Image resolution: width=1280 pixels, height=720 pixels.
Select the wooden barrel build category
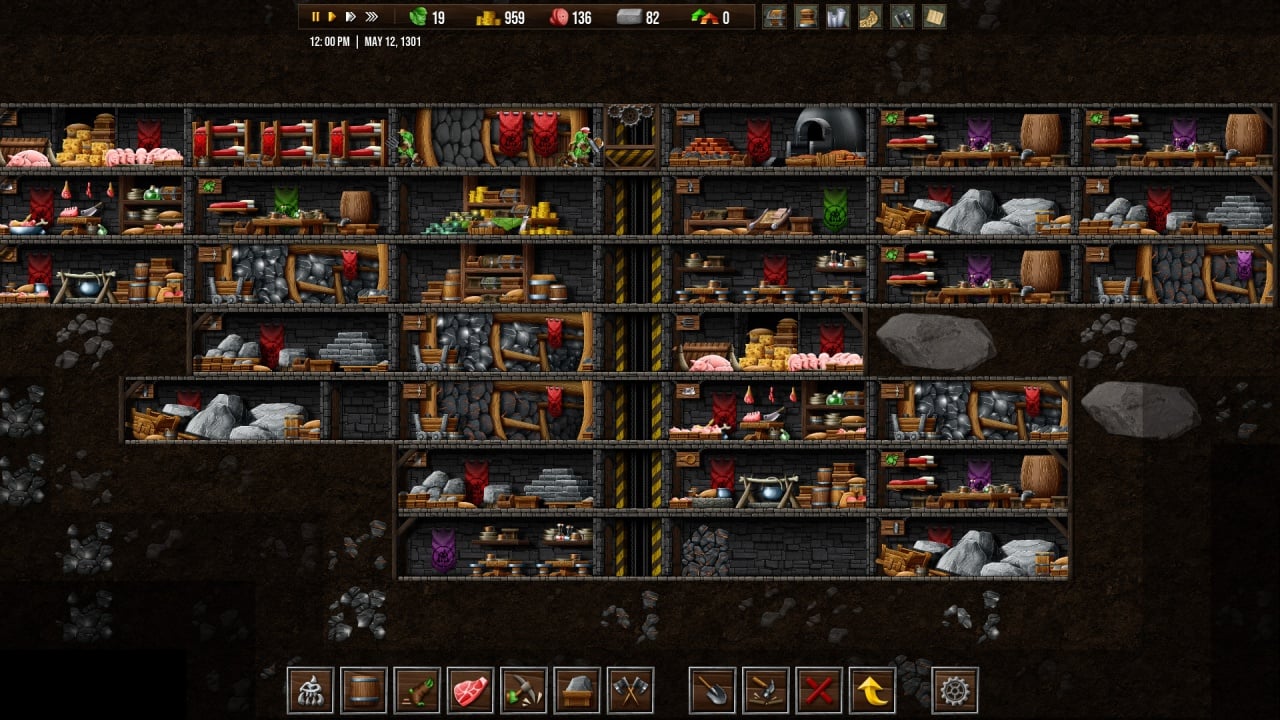click(x=364, y=690)
